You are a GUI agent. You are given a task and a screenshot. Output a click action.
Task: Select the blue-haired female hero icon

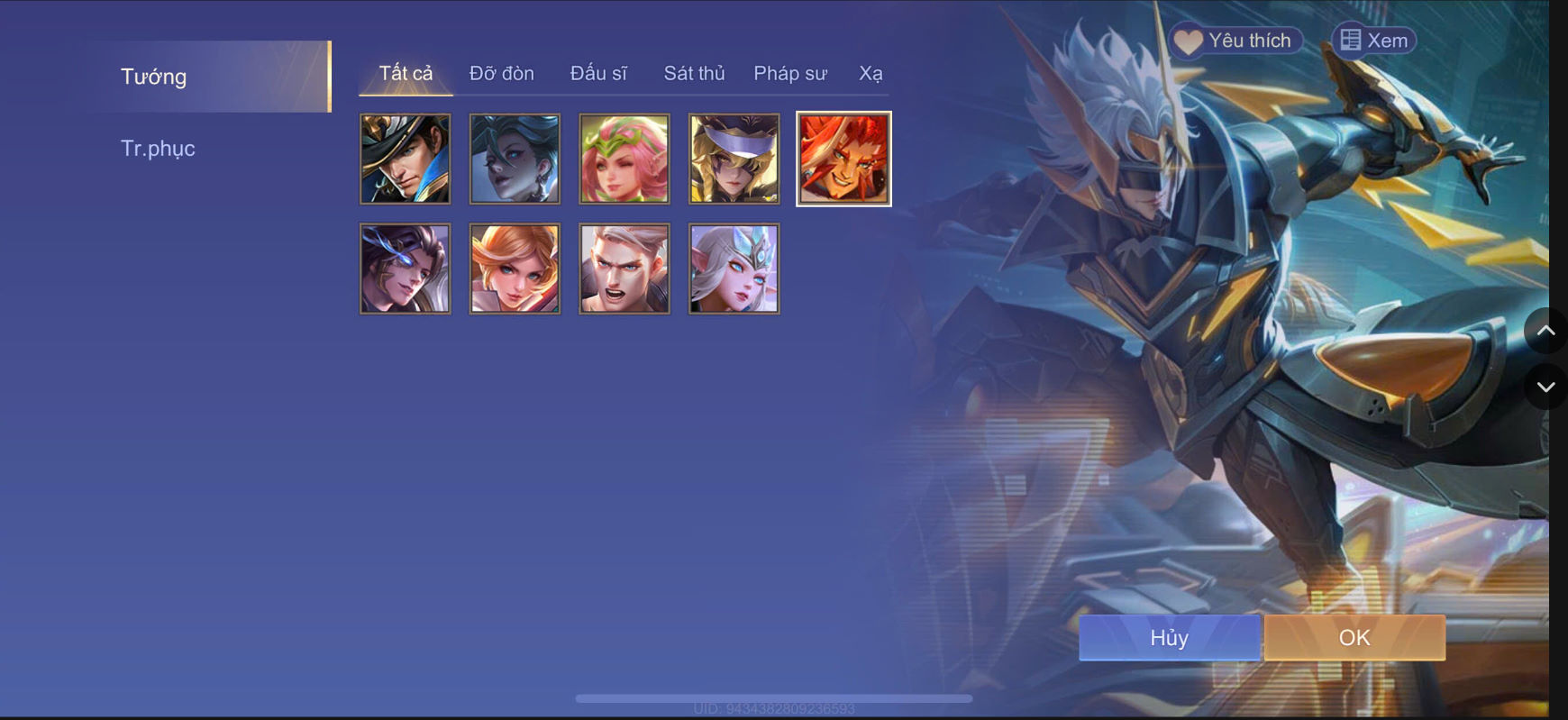pos(515,158)
